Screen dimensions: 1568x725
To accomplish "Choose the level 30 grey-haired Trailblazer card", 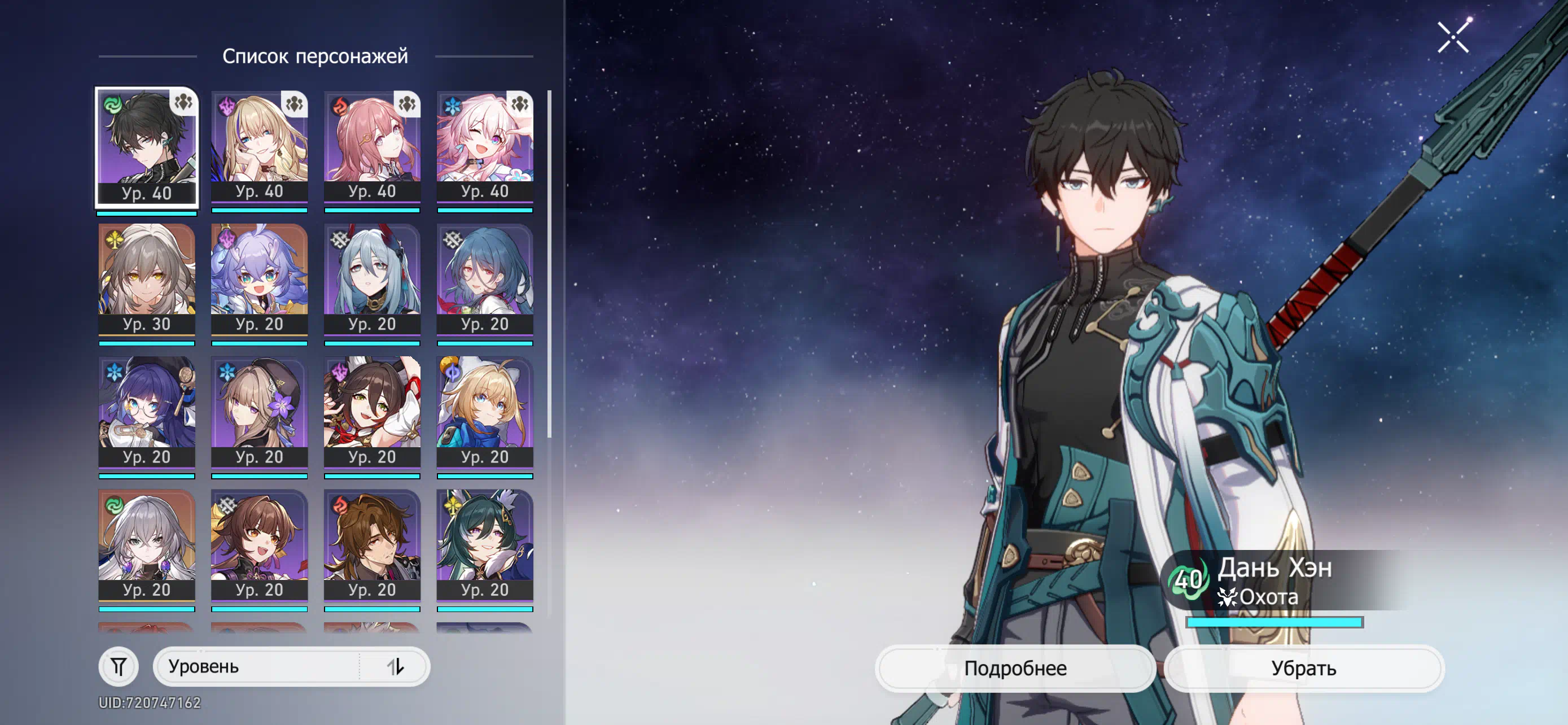I will click(x=147, y=280).
